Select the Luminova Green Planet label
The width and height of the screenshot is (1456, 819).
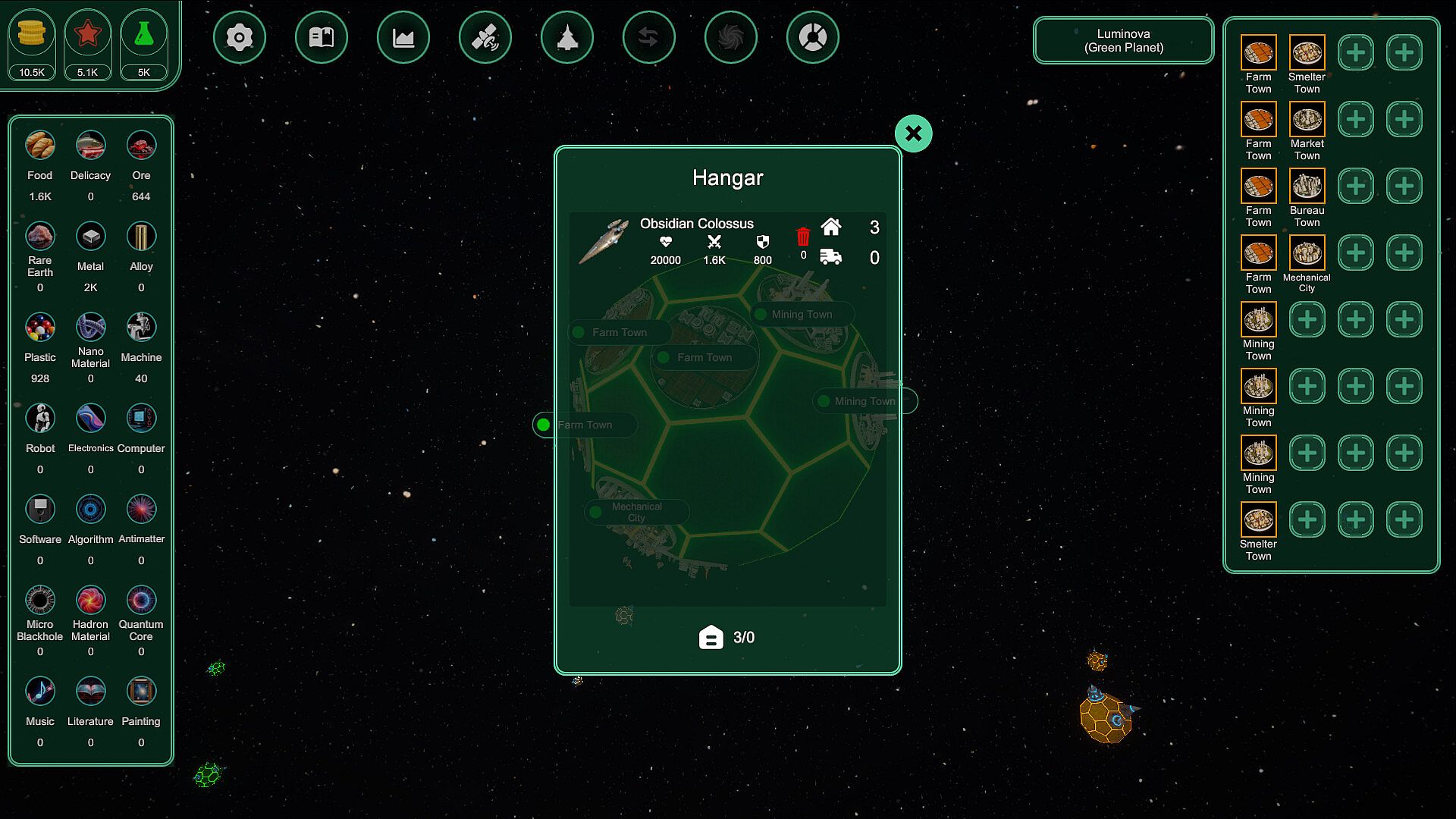[x=1123, y=41]
